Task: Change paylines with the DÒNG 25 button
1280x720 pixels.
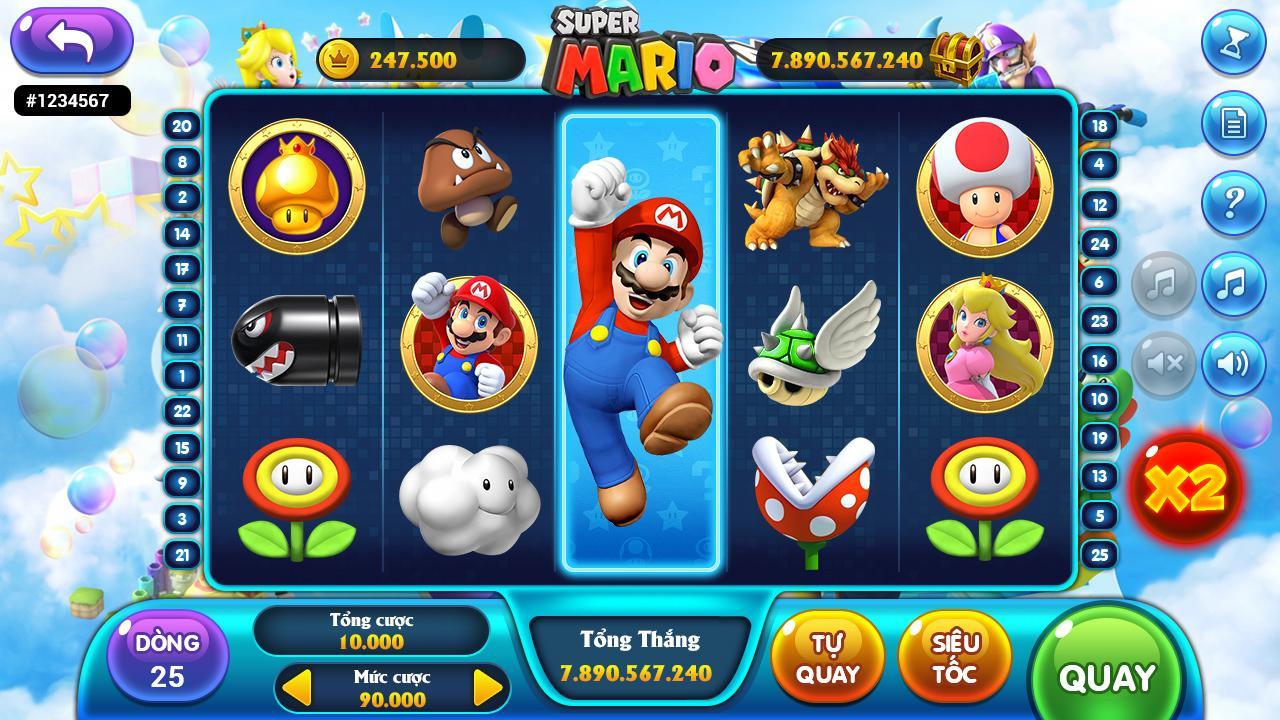Action: pyautogui.click(x=167, y=658)
